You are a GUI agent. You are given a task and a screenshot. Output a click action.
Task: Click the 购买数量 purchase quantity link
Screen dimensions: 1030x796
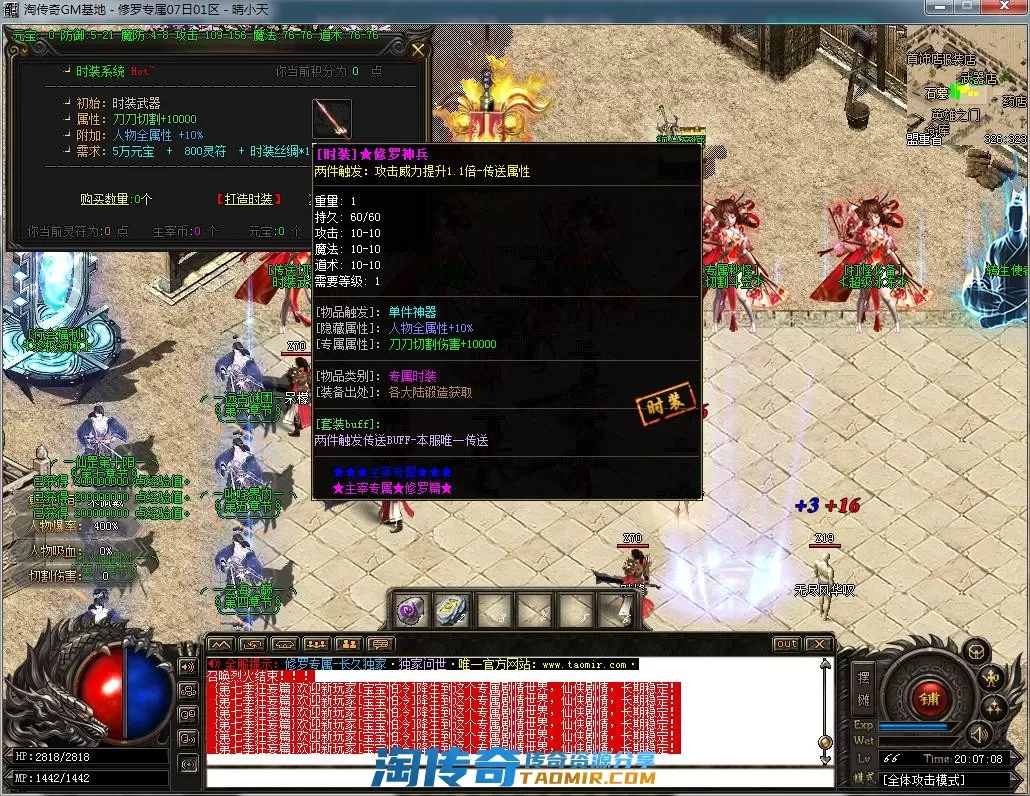click(116, 199)
